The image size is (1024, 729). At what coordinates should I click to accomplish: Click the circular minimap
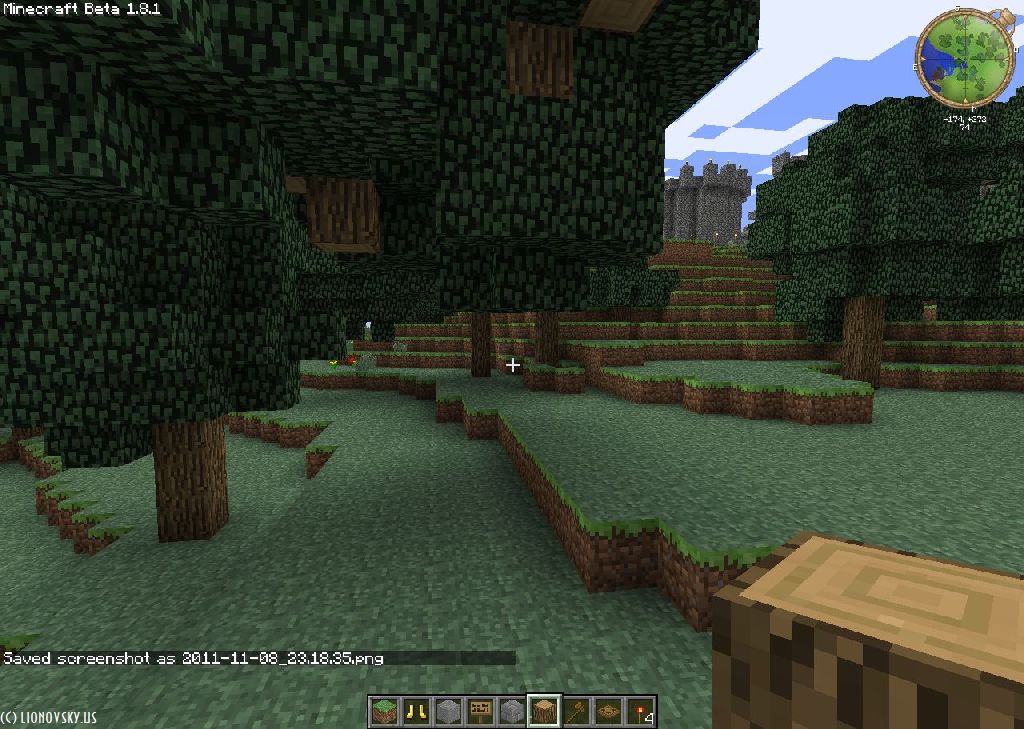click(965, 57)
